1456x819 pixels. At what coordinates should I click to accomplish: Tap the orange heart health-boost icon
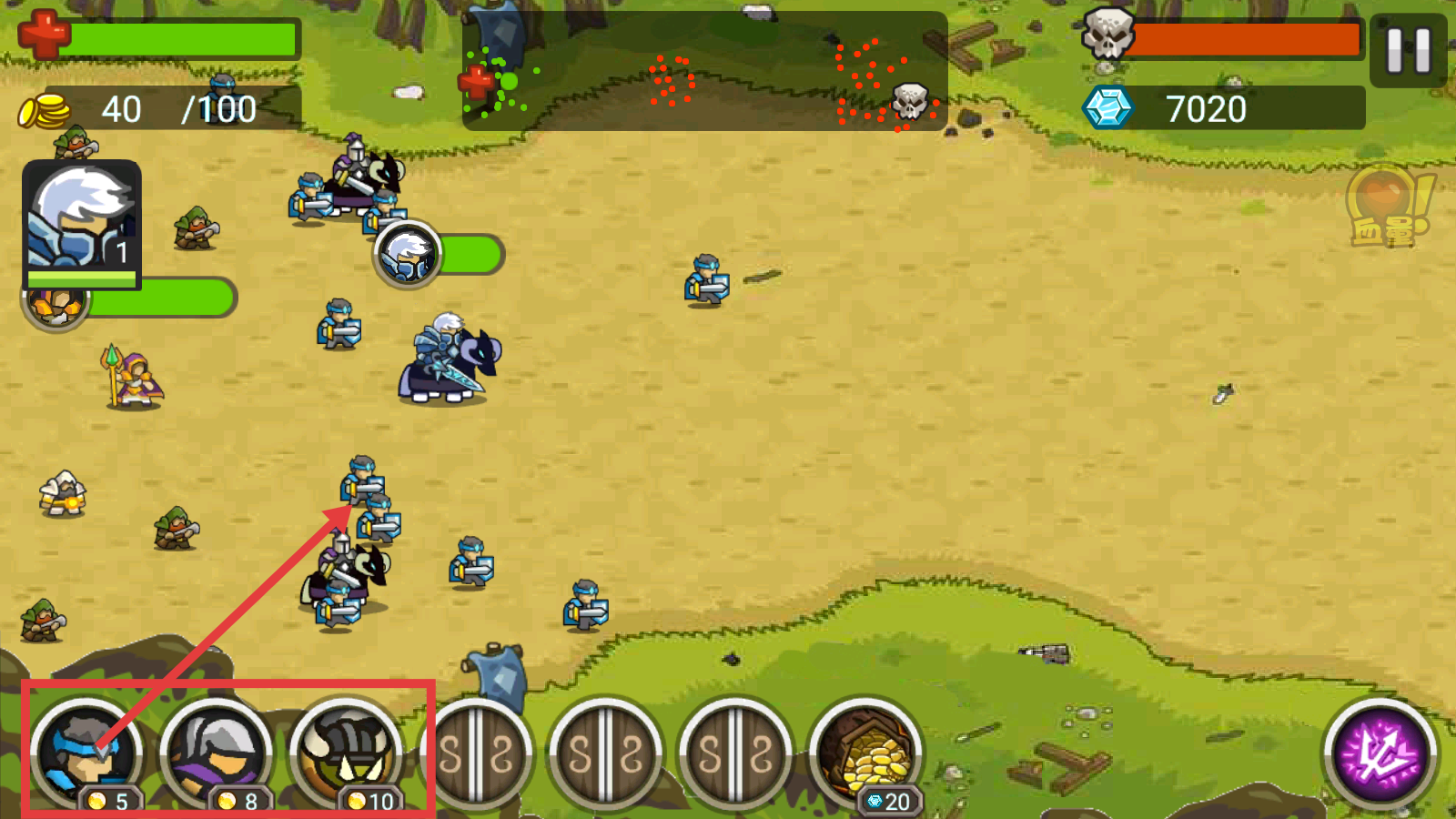pos(1385,206)
